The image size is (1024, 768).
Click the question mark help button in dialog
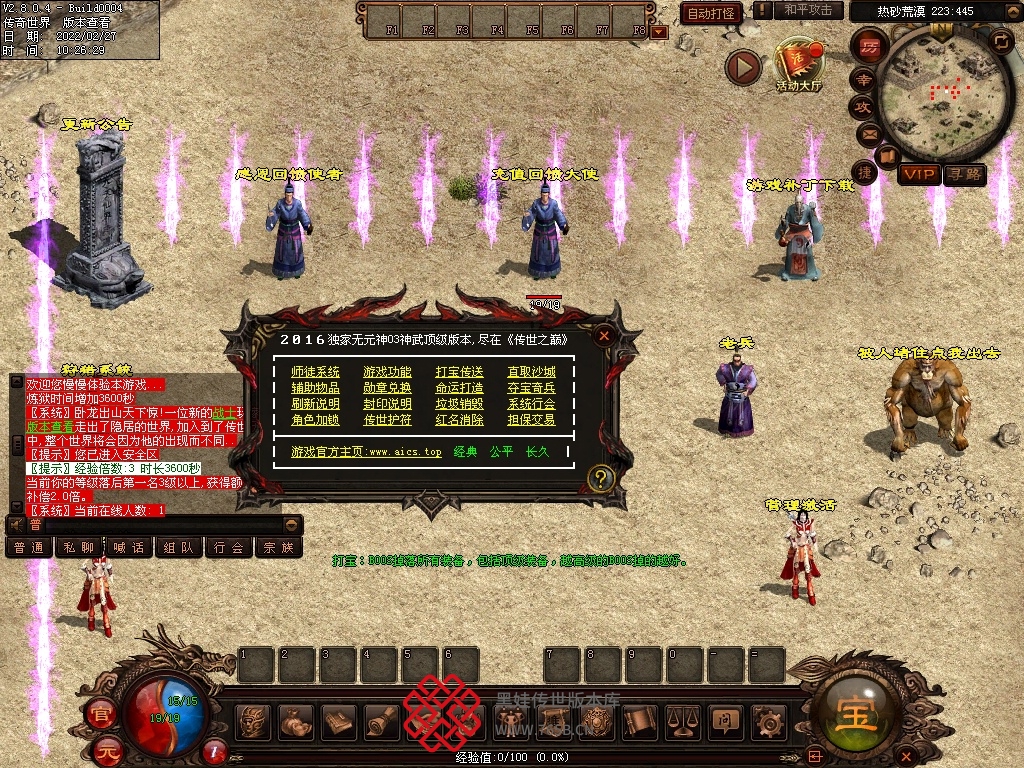(x=600, y=478)
